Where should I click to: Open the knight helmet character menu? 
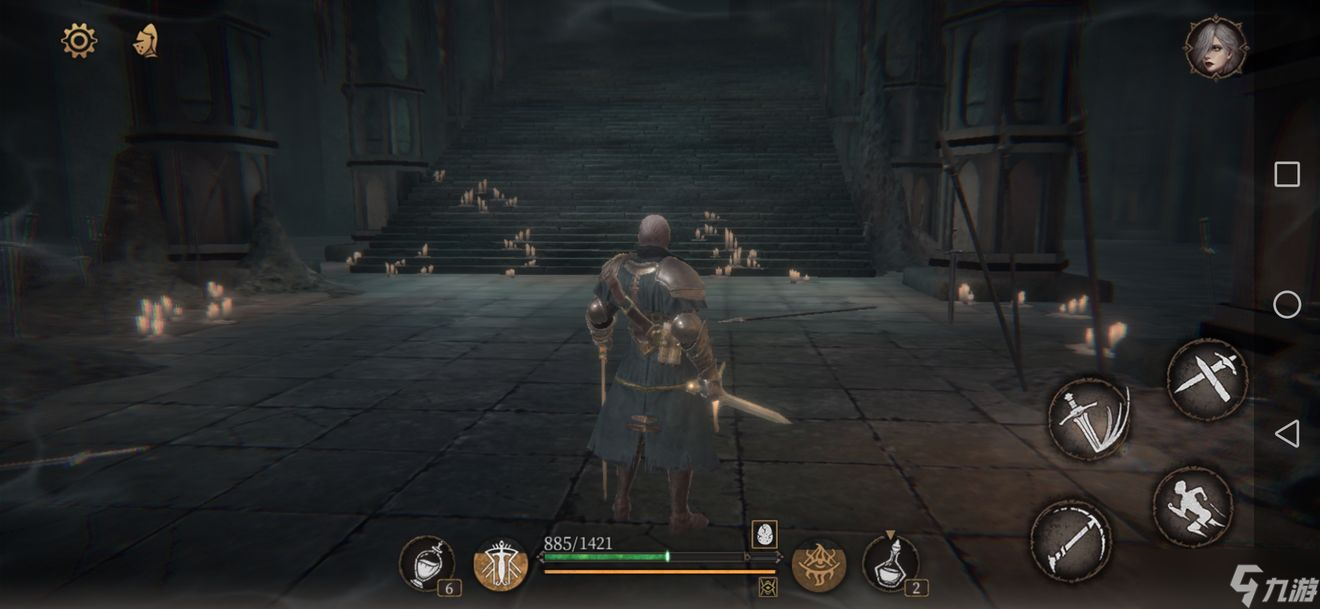pyautogui.click(x=146, y=41)
